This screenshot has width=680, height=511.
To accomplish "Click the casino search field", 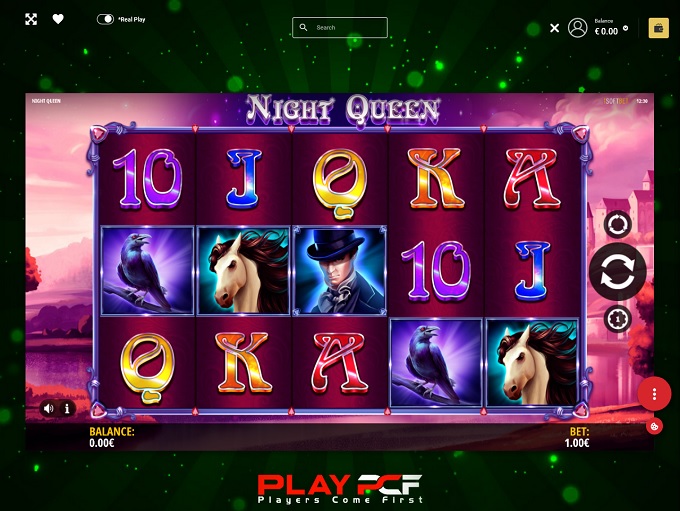I will pos(340,28).
